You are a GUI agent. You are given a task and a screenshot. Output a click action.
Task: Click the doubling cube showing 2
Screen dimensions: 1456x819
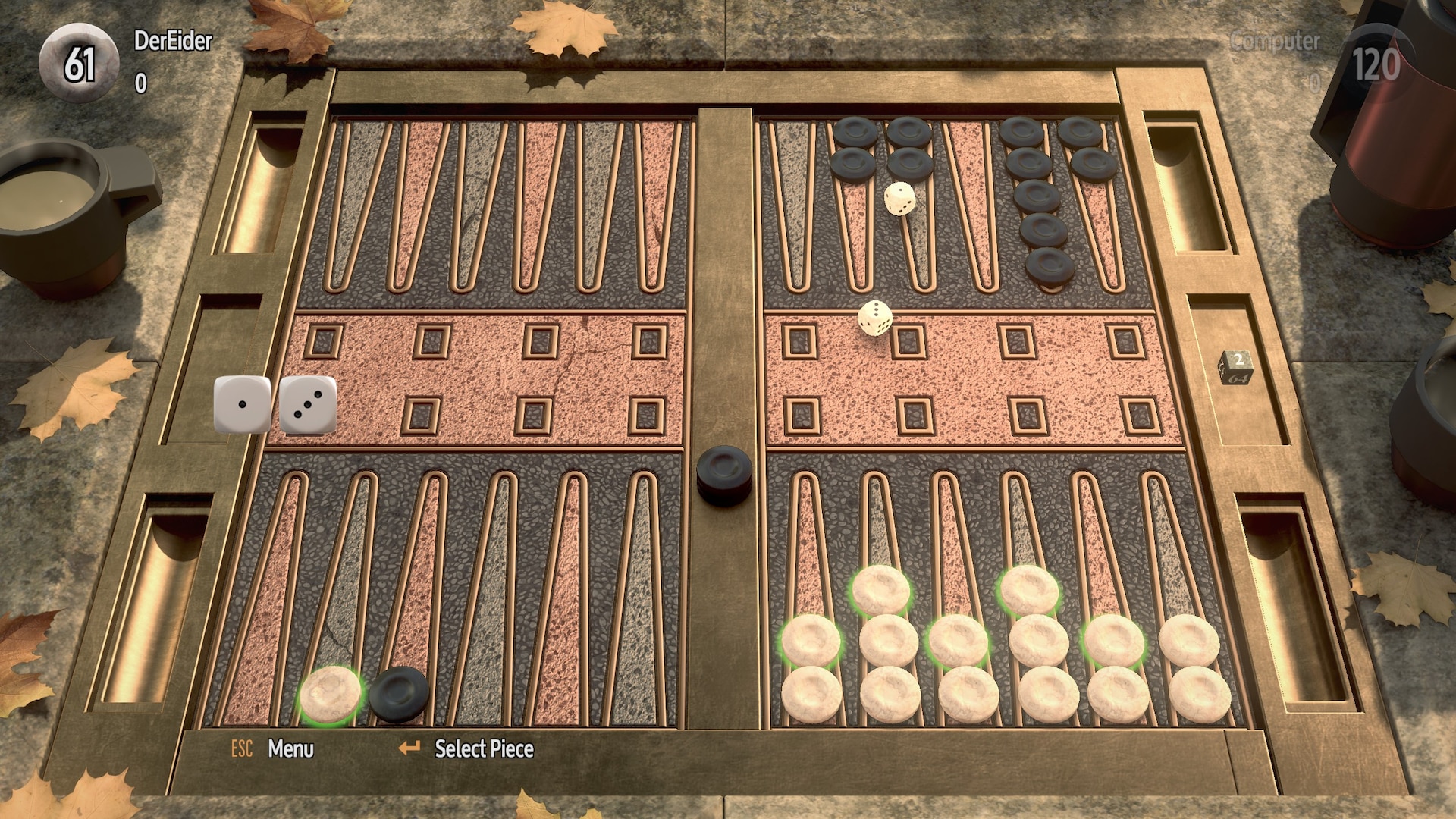tap(1237, 367)
